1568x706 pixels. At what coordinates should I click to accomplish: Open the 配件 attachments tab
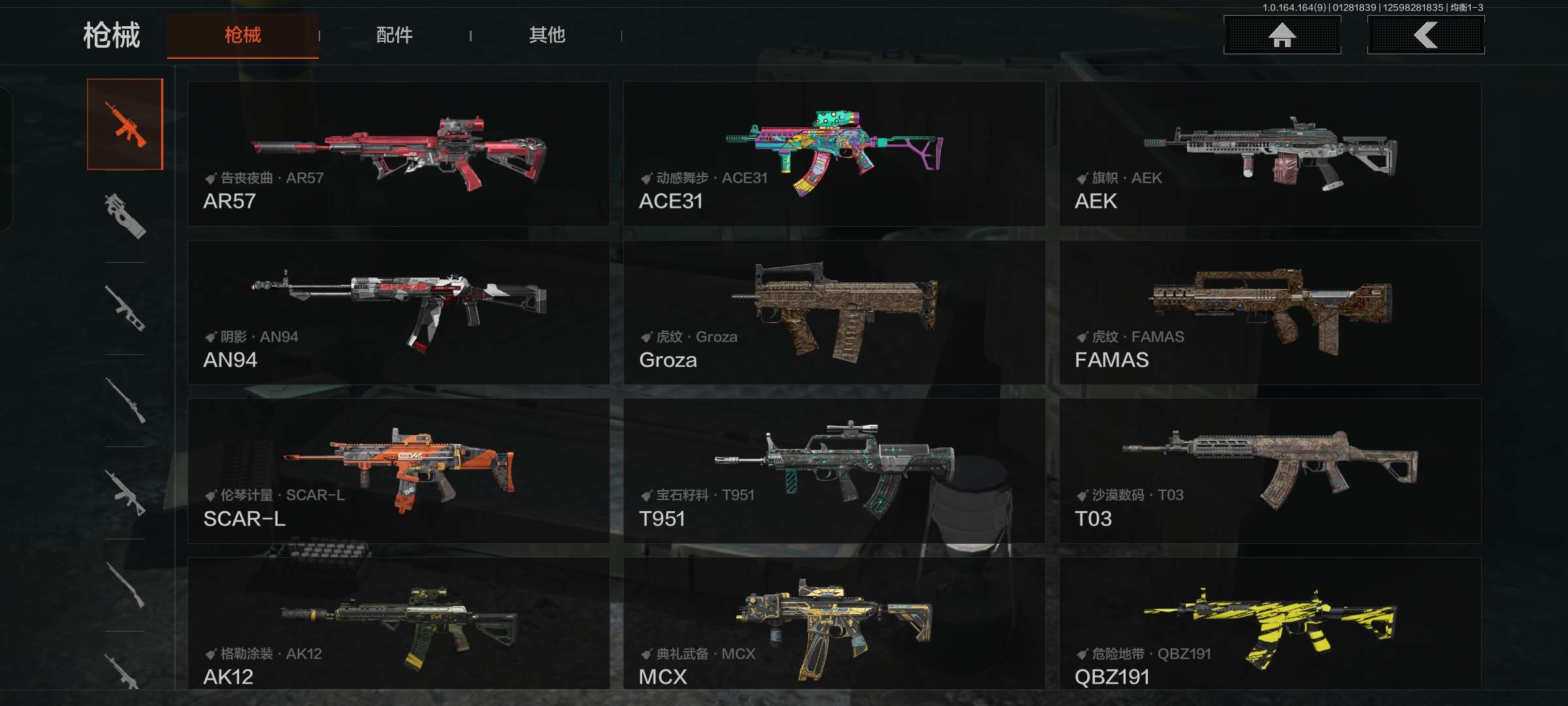[x=394, y=35]
